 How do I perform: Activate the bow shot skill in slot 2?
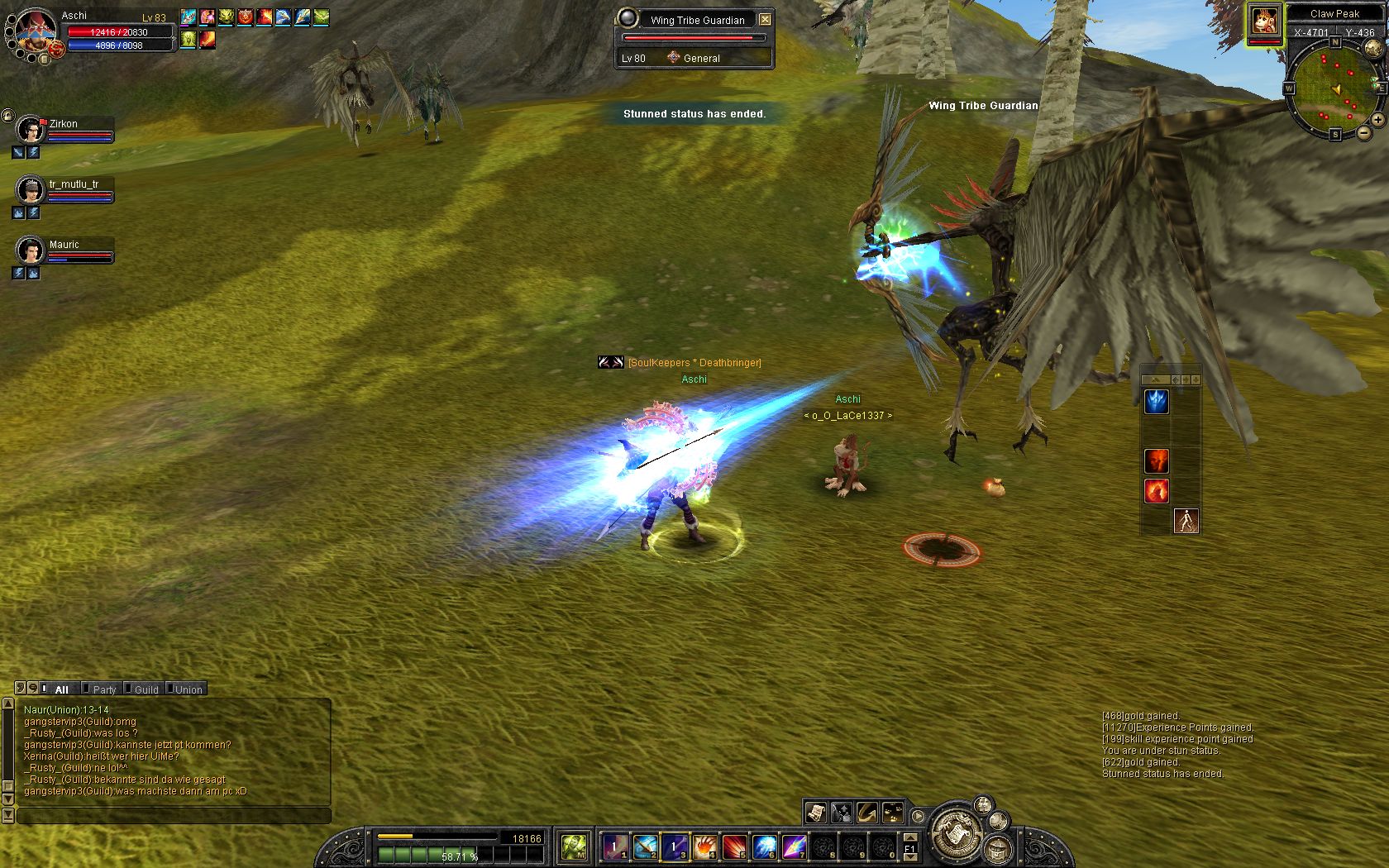coord(645,846)
